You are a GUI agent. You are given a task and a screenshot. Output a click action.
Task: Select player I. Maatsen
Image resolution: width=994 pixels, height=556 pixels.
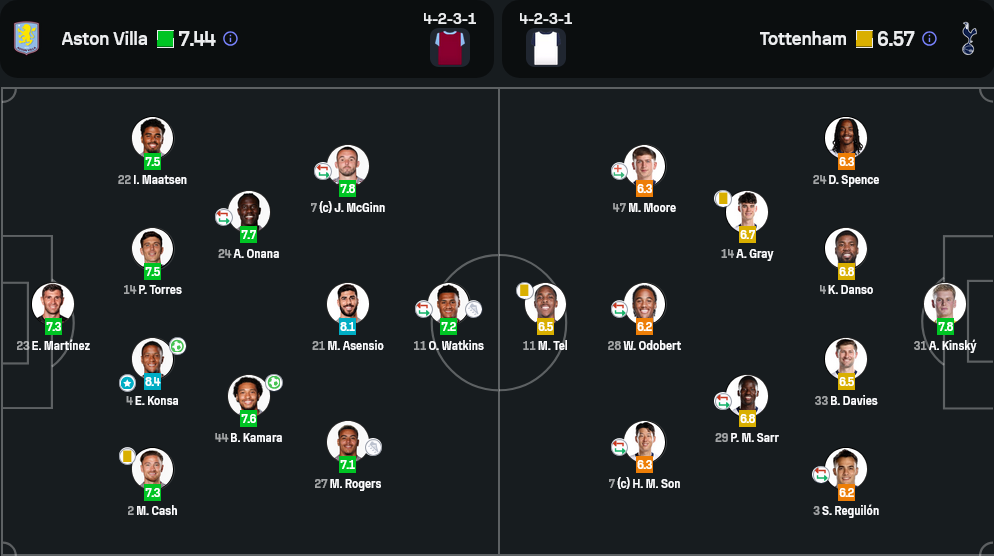[152, 138]
